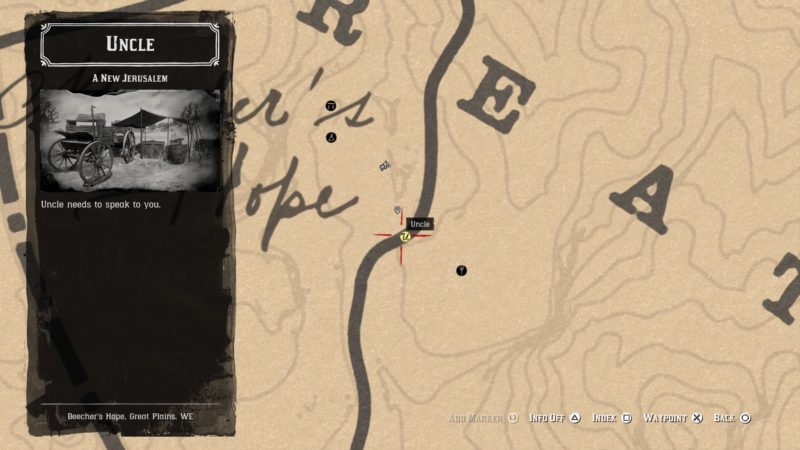Viewport: 800px width, 450px height.
Task: Open the A New Jerusalem mission photo
Action: 131,140
